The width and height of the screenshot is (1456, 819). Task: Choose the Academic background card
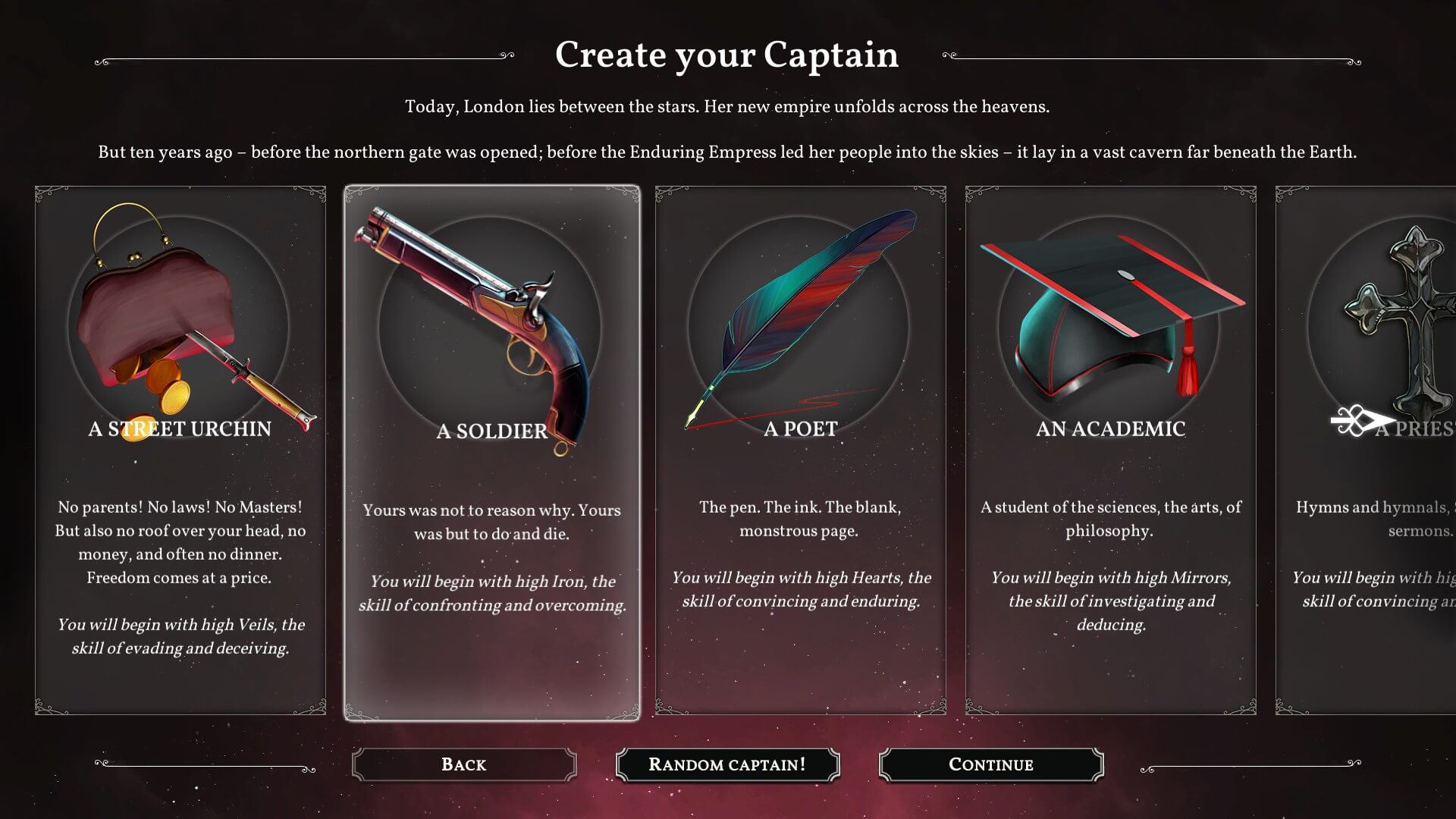click(x=1110, y=450)
